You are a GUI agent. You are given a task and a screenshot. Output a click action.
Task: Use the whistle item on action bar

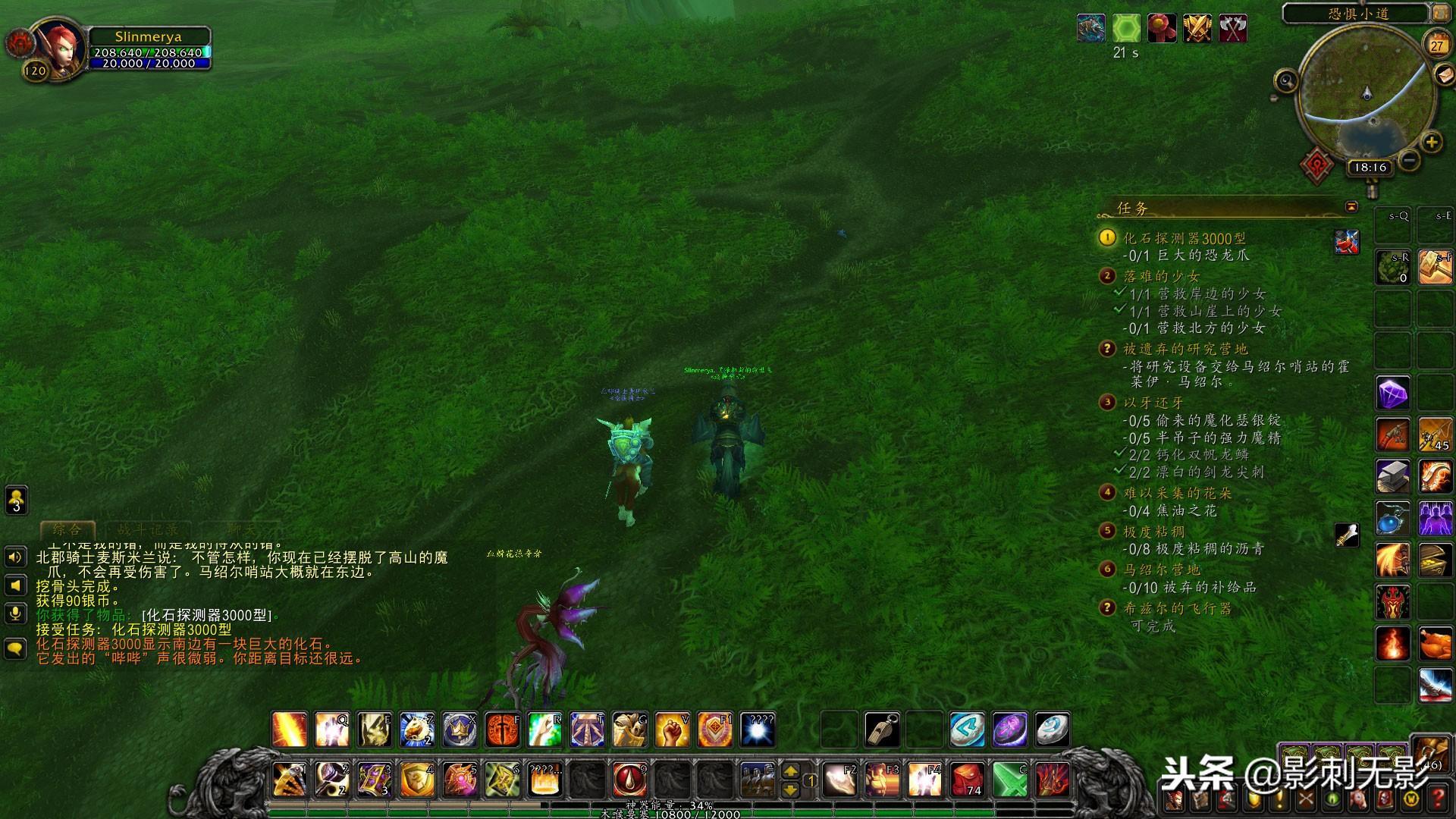pos(882,730)
